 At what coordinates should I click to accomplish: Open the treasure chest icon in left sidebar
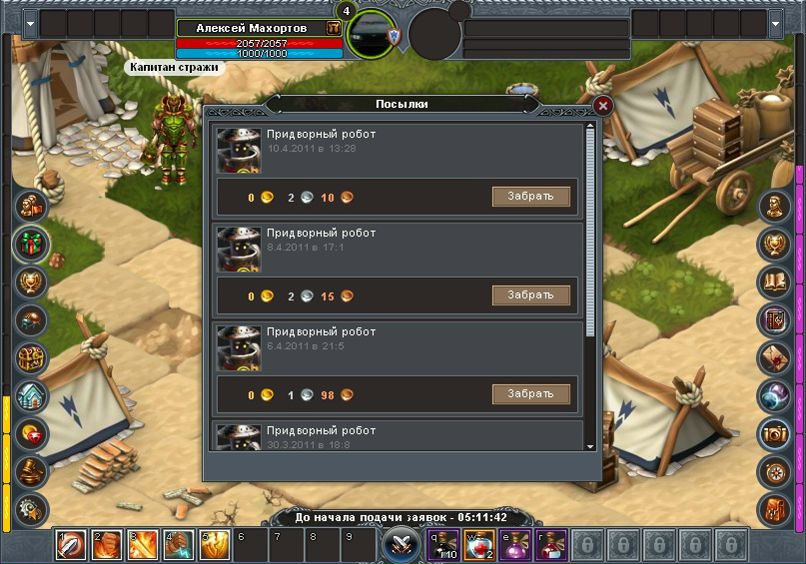click(31, 358)
